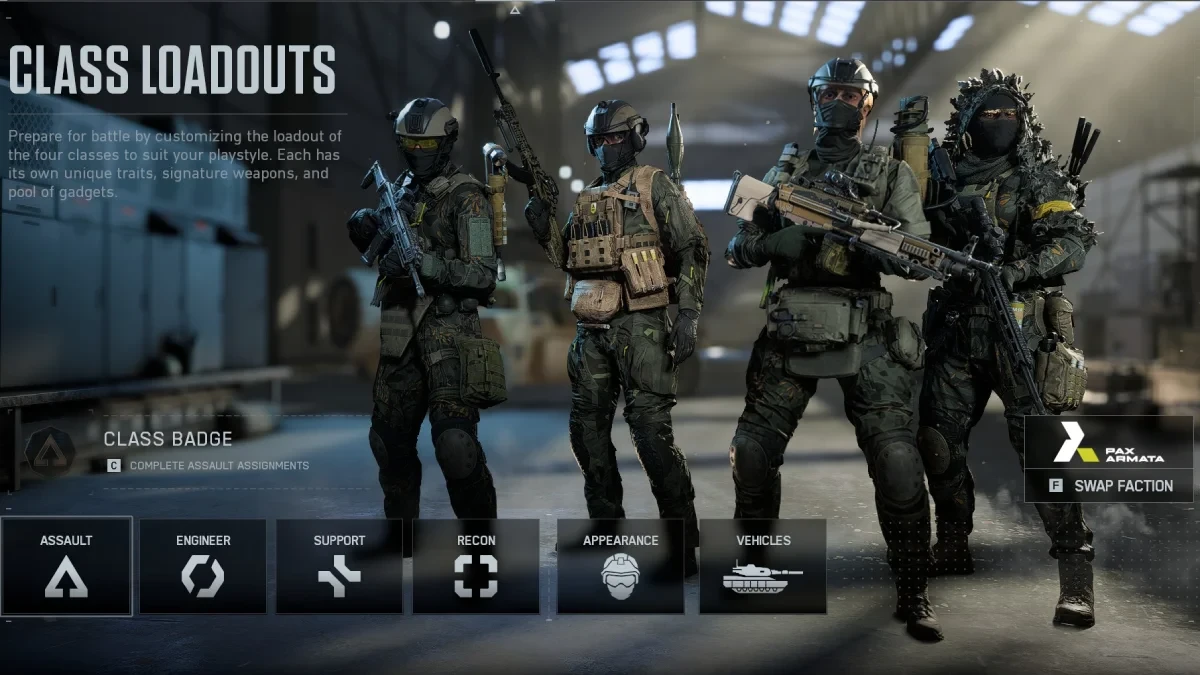Screen dimensions: 1200x675
Task: Switch to the Recon class
Action: pos(476,566)
